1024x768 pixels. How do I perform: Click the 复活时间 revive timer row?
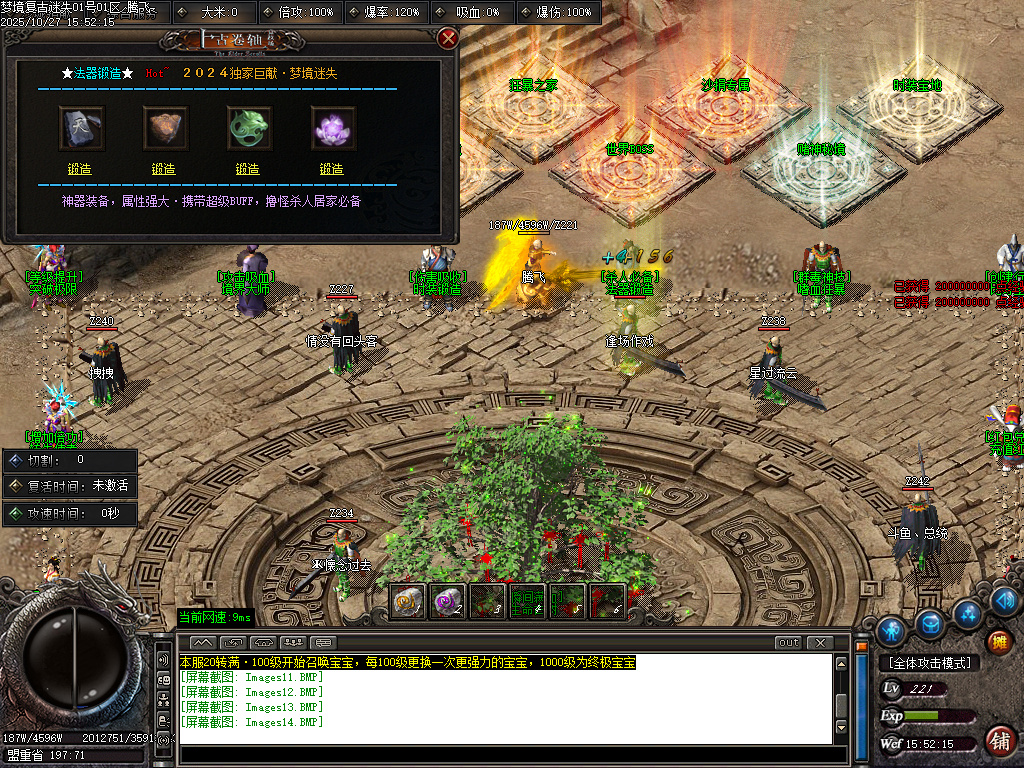70,486
